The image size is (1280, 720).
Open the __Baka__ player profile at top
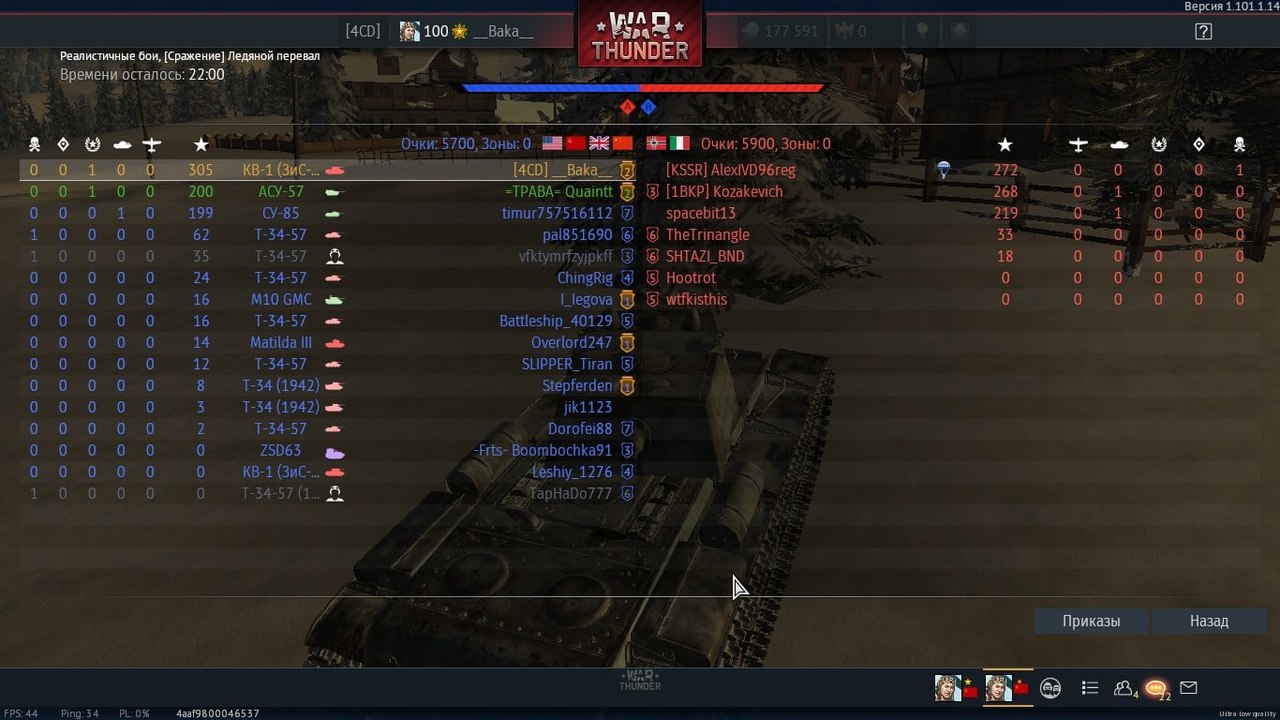[x=467, y=31]
